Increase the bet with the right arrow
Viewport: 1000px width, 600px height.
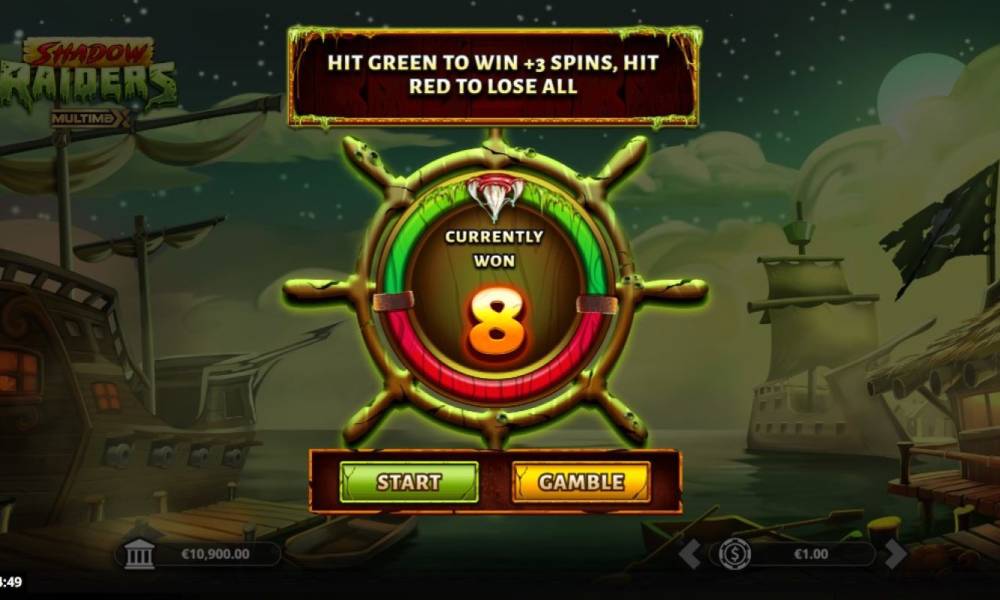click(895, 553)
